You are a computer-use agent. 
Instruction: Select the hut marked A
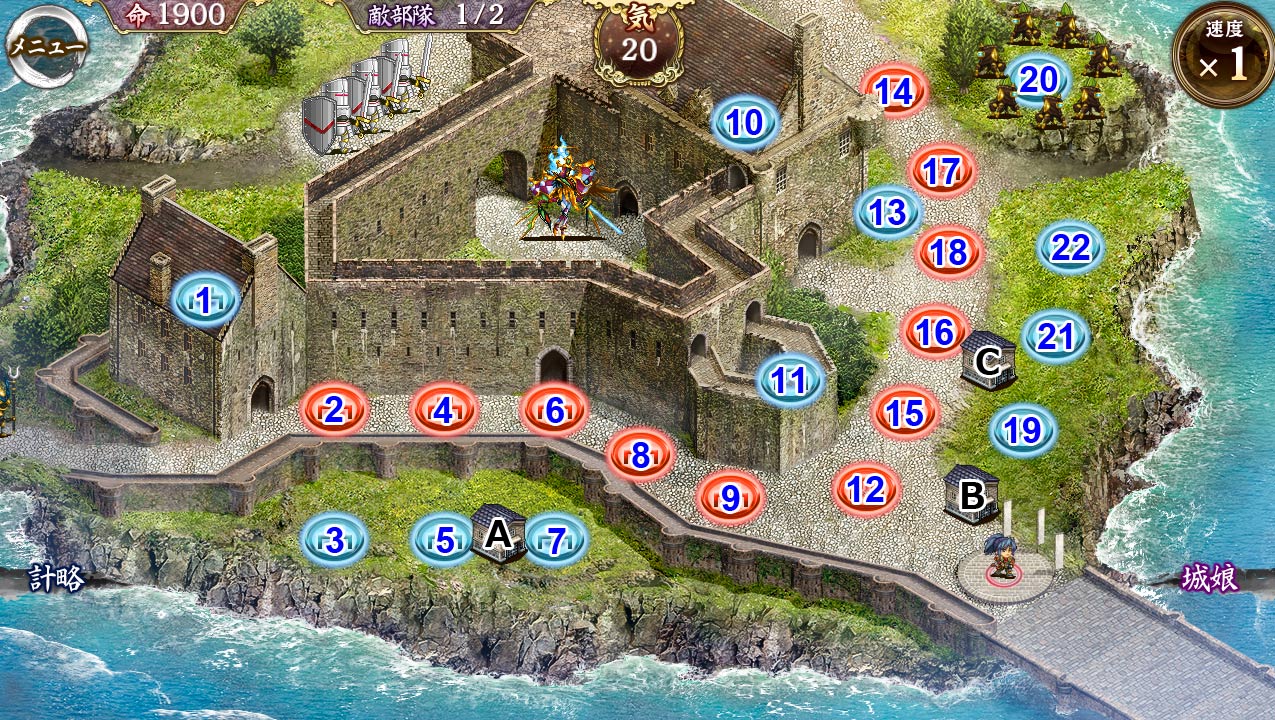point(497,533)
